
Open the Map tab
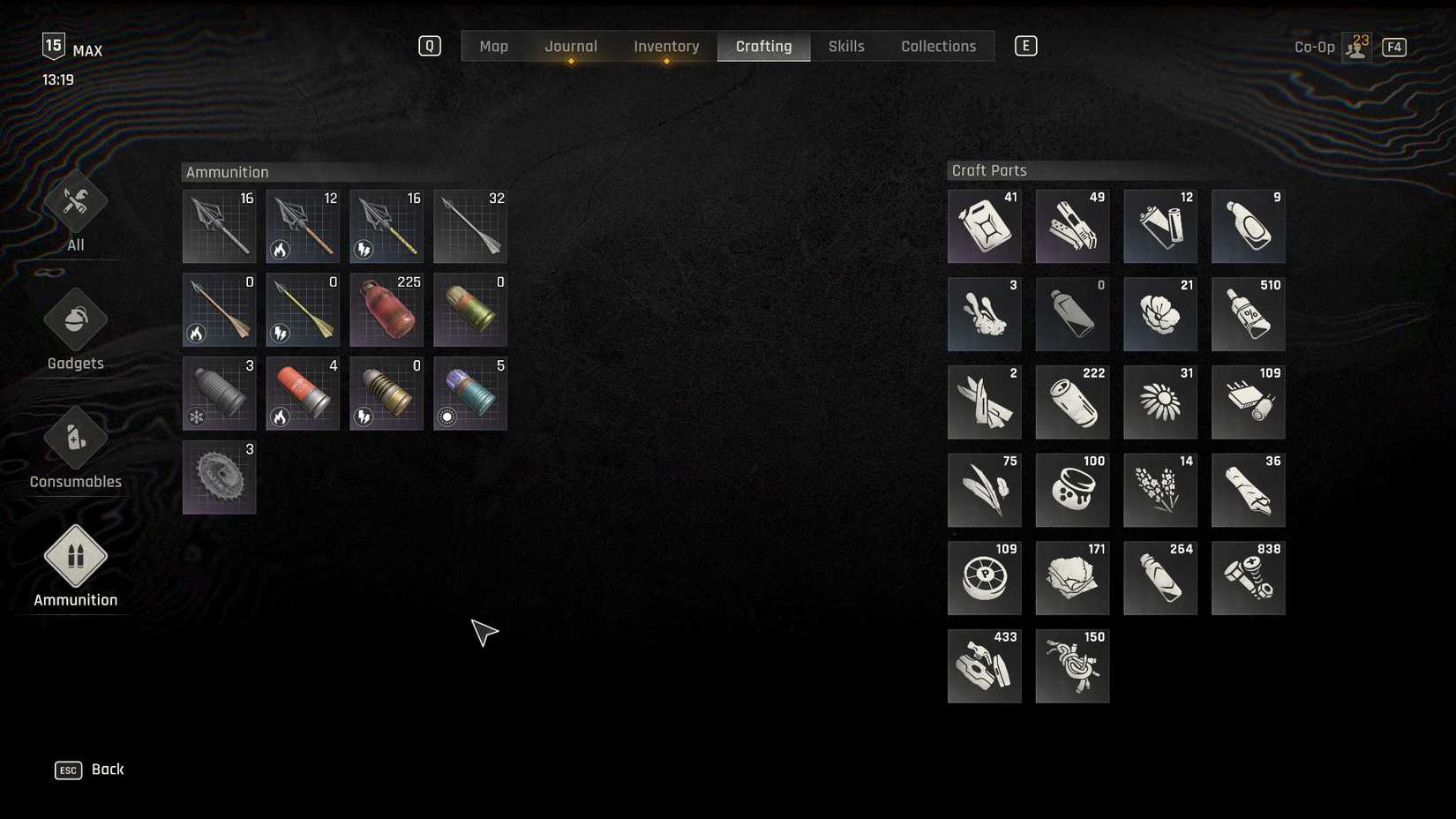click(493, 46)
